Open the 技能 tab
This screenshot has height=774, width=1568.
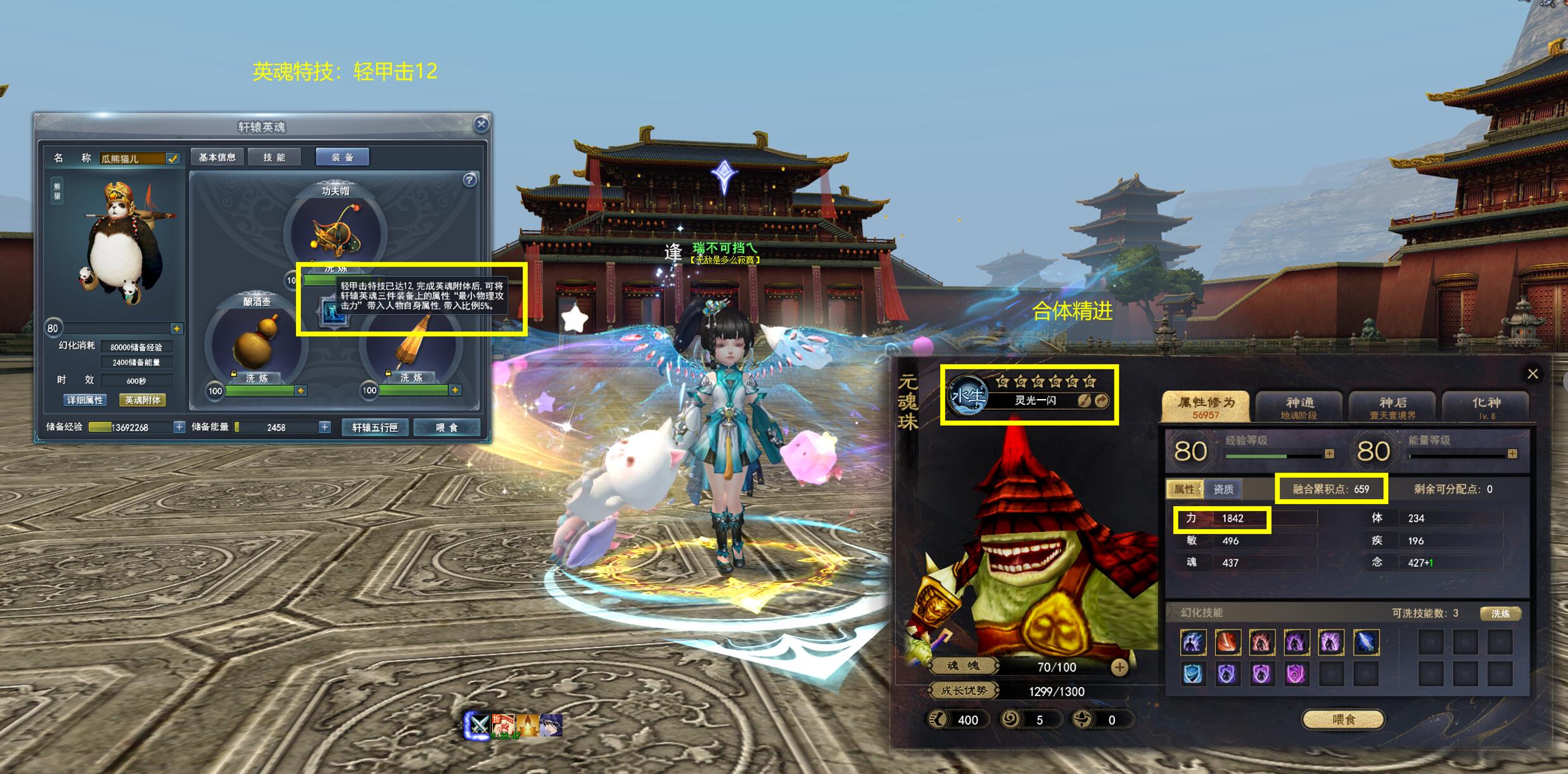coord(274,157)
